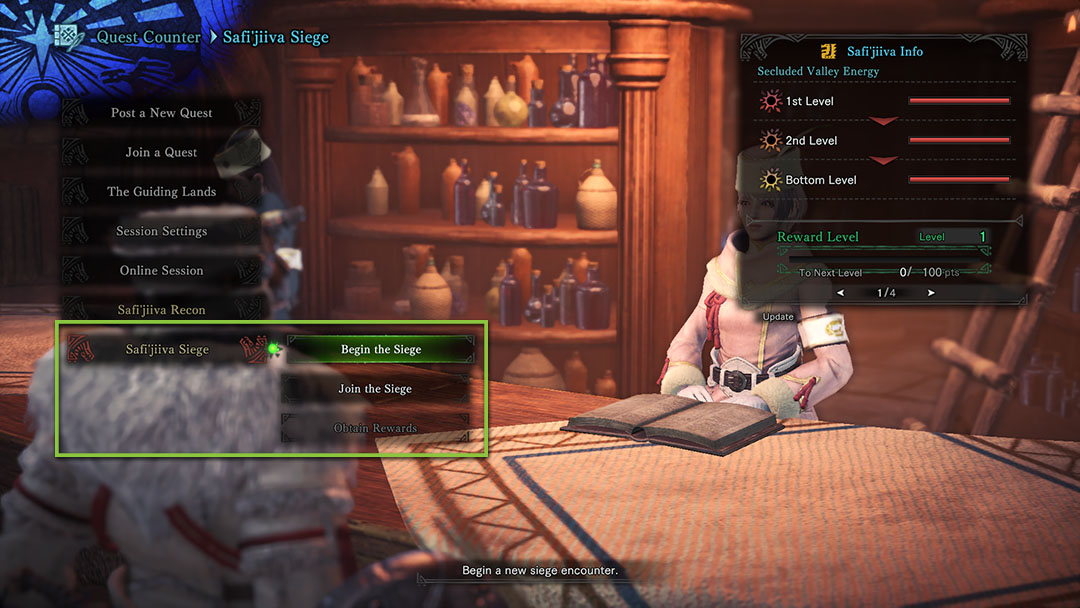Select the Online Session entry
The image size is (1080, 608).
click(161, 271)
